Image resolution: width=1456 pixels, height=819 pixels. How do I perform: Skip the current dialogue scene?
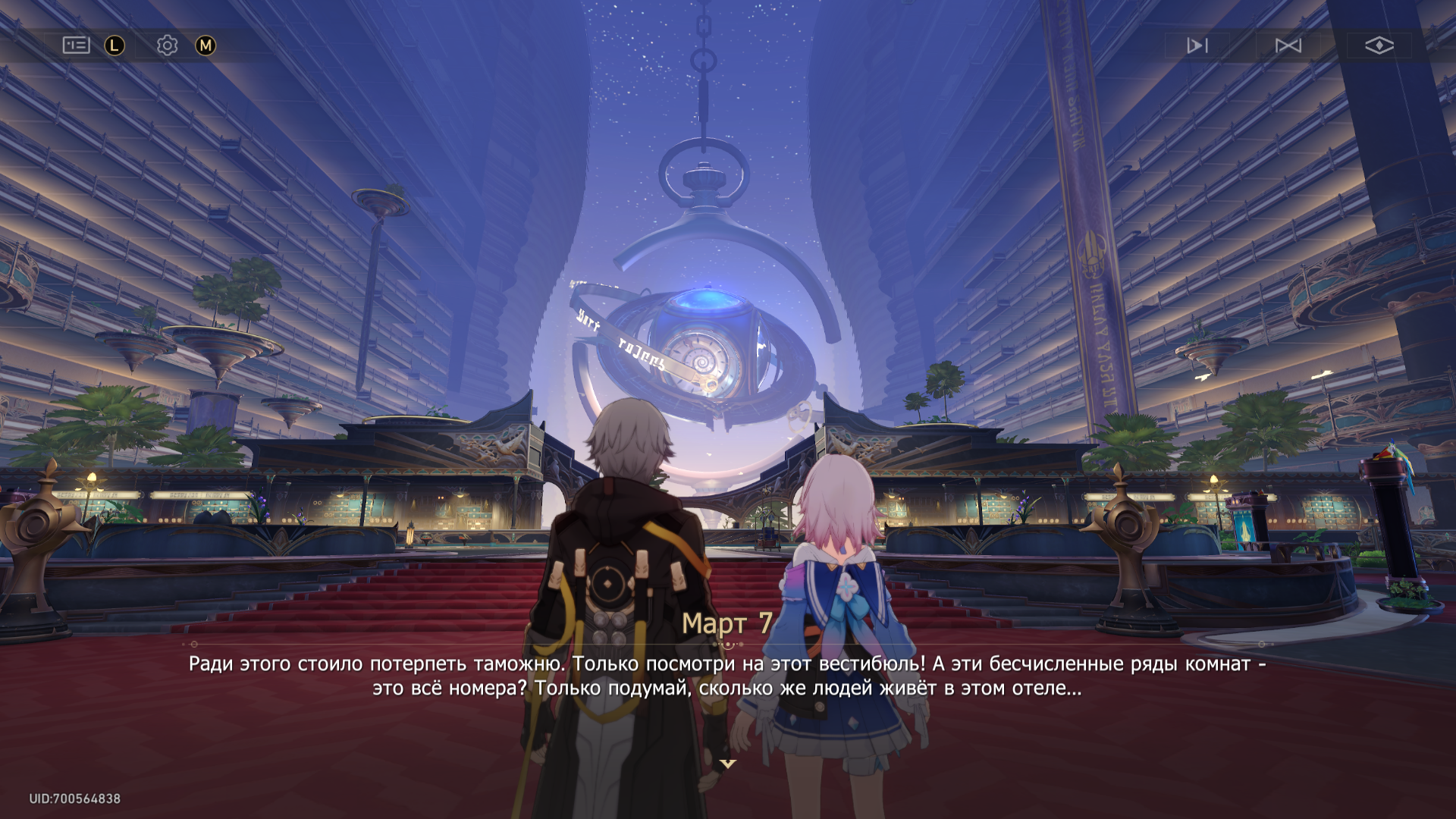click(x=1288, y=45)
